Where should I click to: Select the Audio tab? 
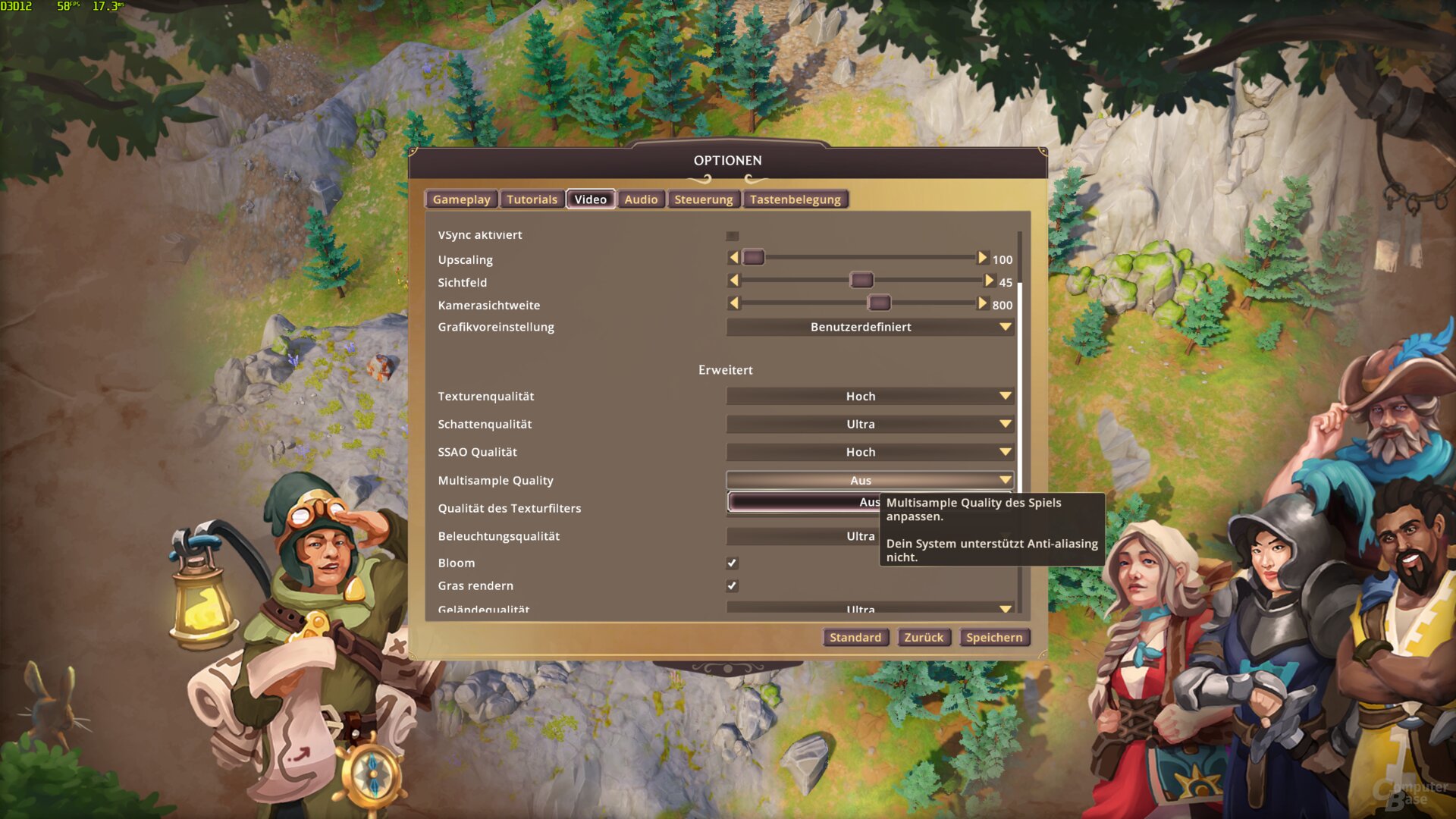[x=641, y=199]
